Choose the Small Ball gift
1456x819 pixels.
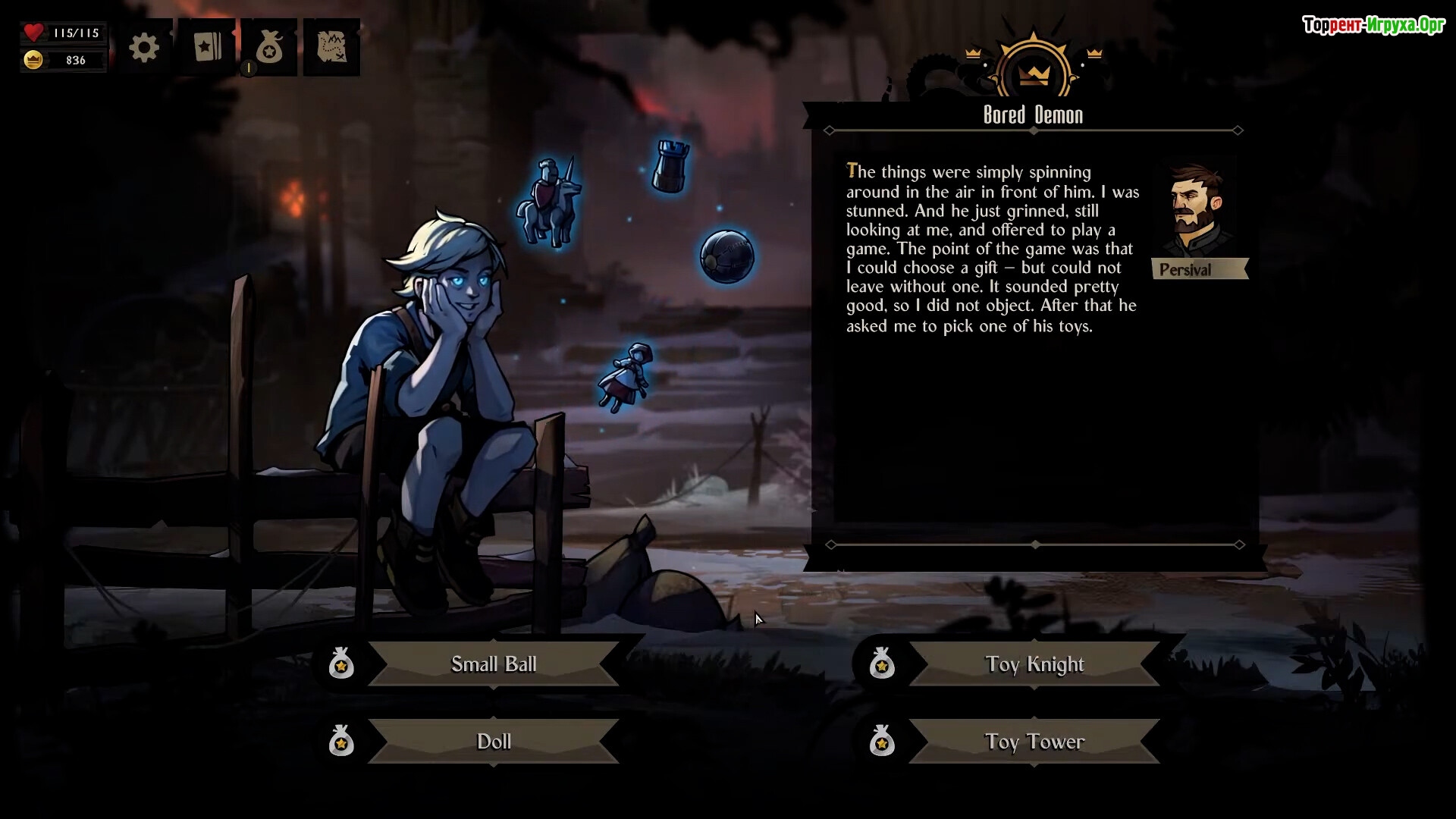(x=493, y=664)
